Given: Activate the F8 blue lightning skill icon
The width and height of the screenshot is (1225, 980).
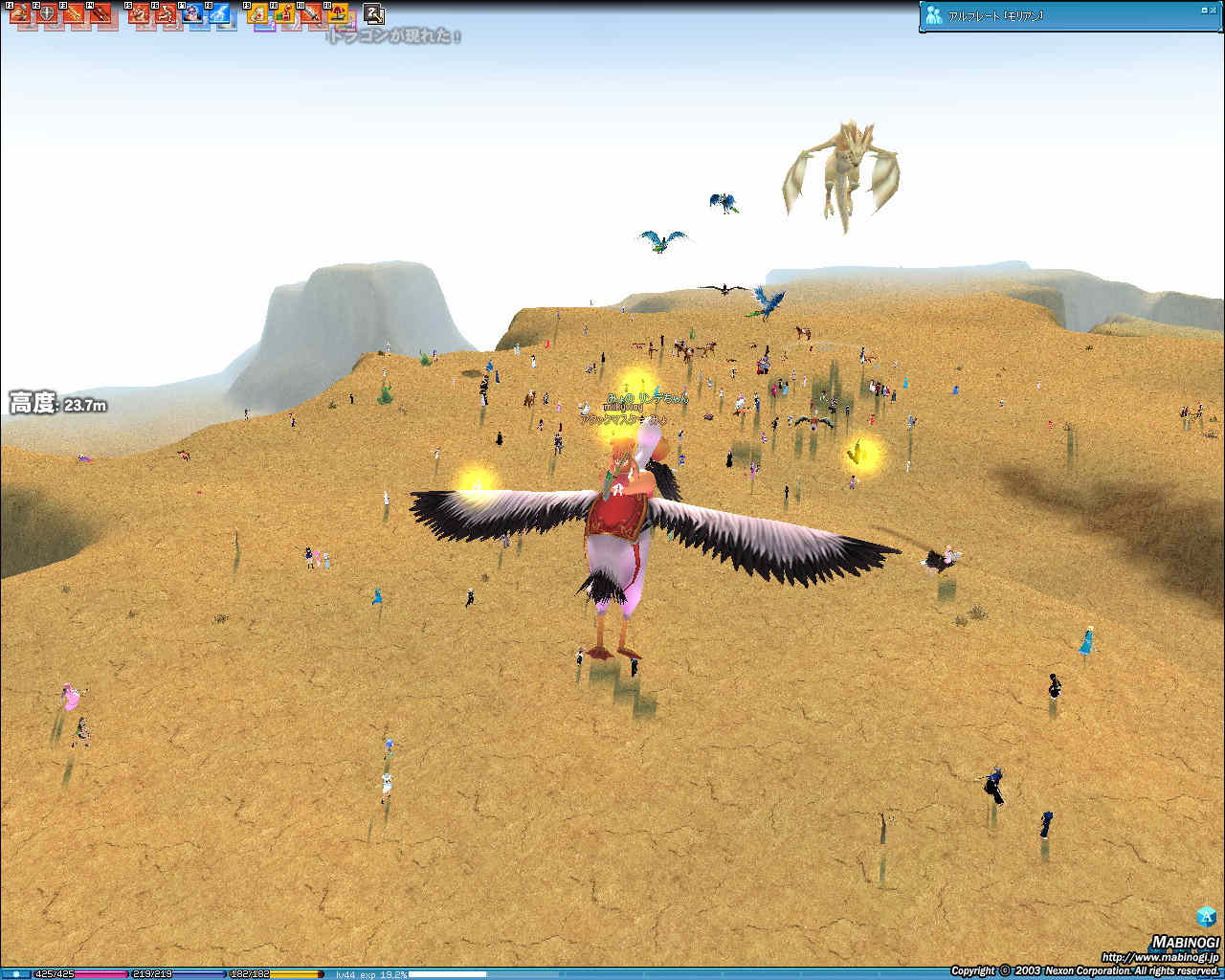Looking at the screenshot, I should pos(220,13).
